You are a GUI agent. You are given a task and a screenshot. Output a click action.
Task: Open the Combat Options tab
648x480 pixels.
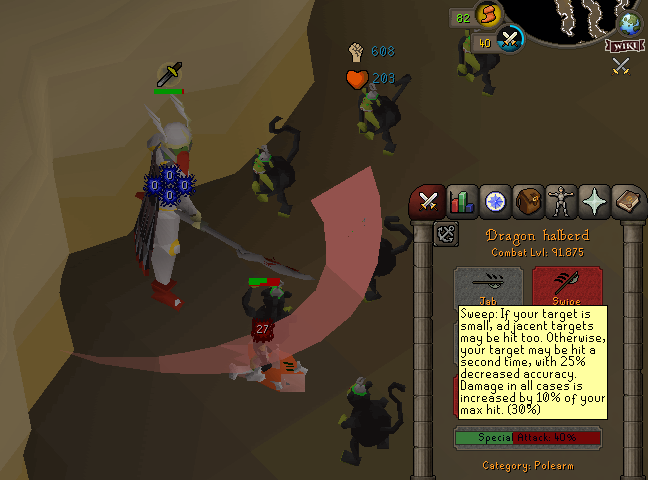pos(428,202)
